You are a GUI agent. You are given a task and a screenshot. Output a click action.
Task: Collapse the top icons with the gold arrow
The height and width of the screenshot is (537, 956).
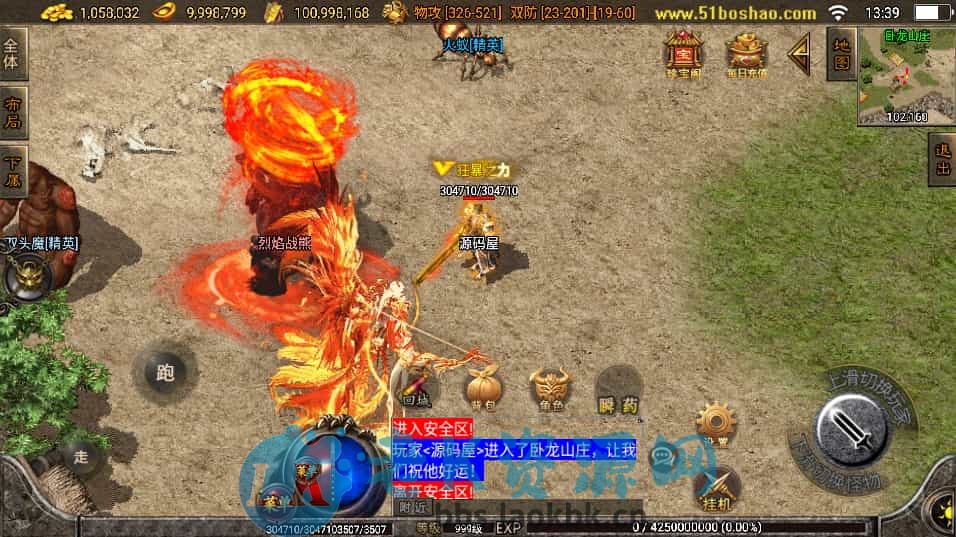tap(800, 54)
